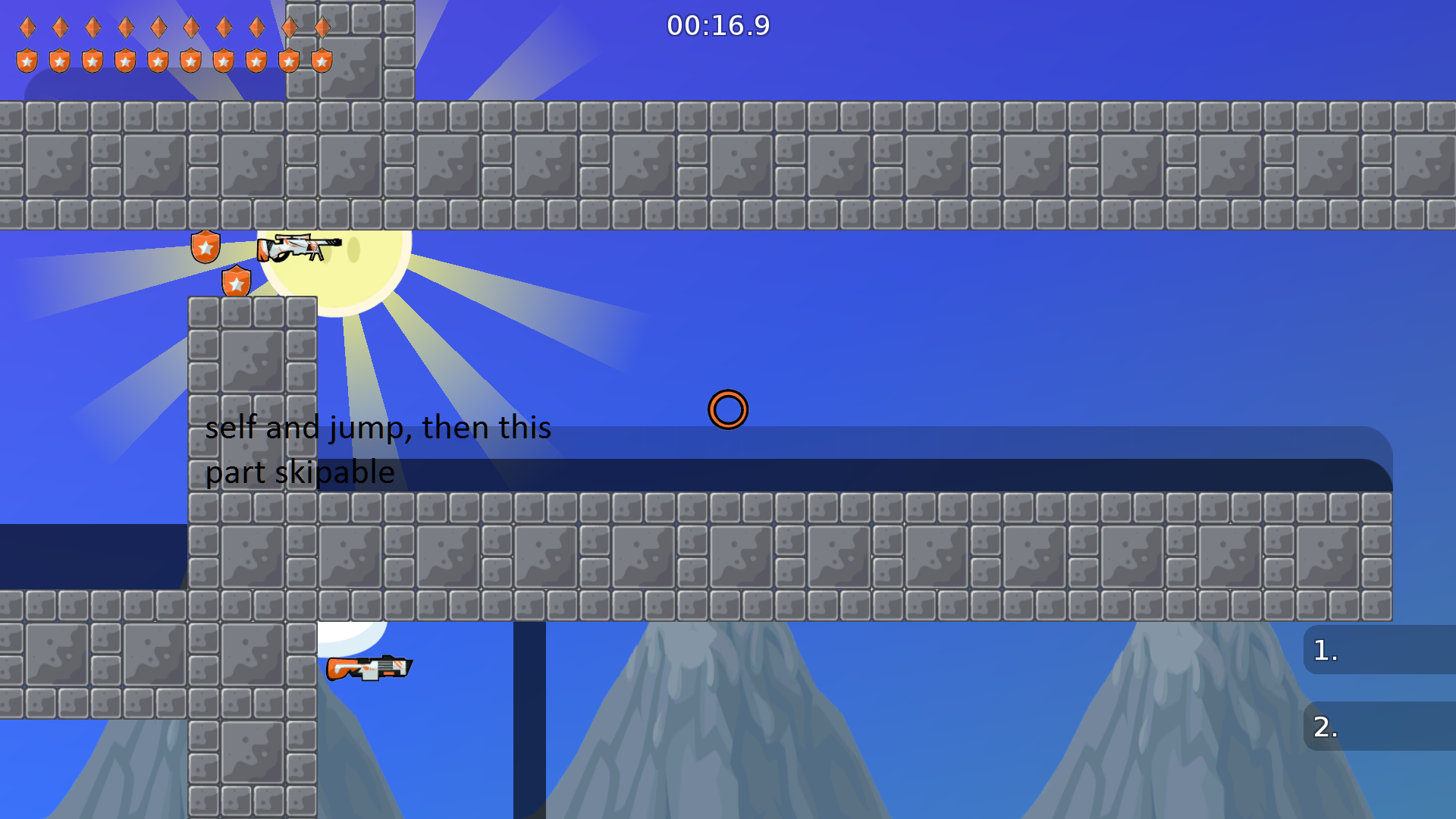Click the timer showing 00:16.9
The image size is (1456, 819).
[x=718, y=25]
